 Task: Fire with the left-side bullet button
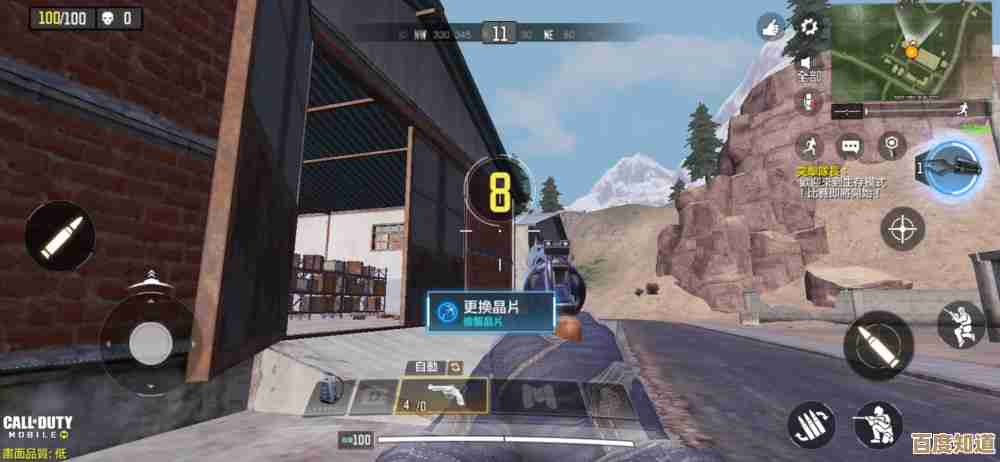pyautogui.click(x=60, y=236)
